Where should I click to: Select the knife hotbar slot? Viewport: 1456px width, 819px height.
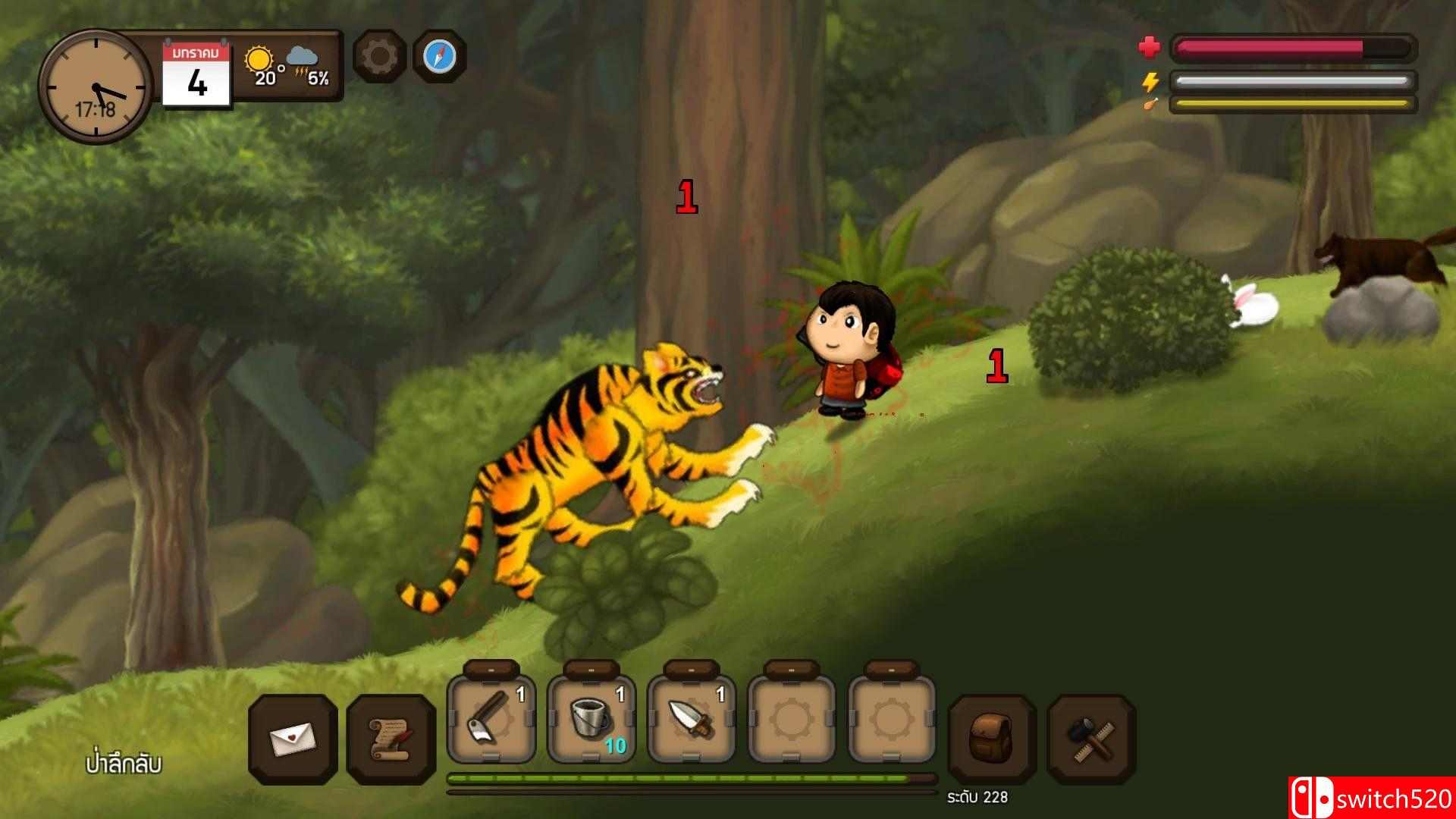pyautogui.click(x=691, y=719)
